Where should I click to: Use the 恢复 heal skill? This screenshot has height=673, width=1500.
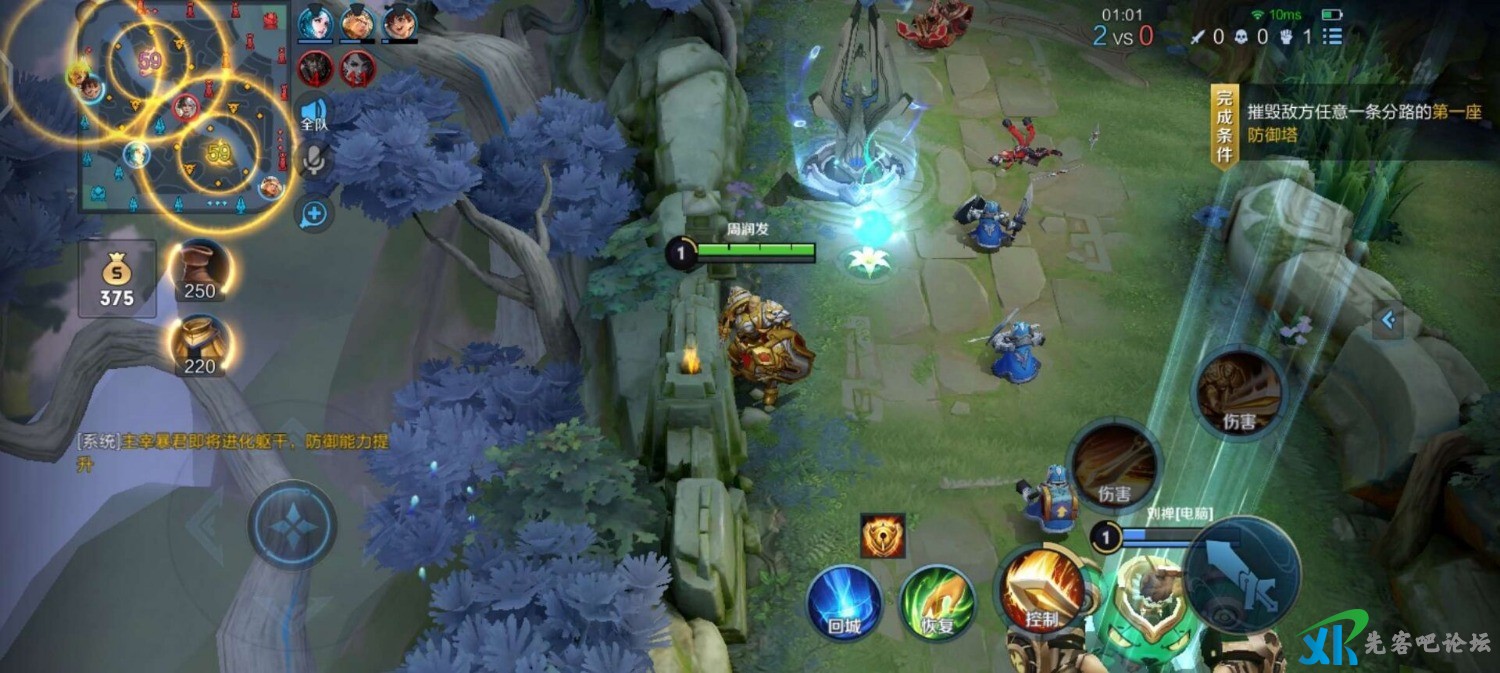(937, 602)
